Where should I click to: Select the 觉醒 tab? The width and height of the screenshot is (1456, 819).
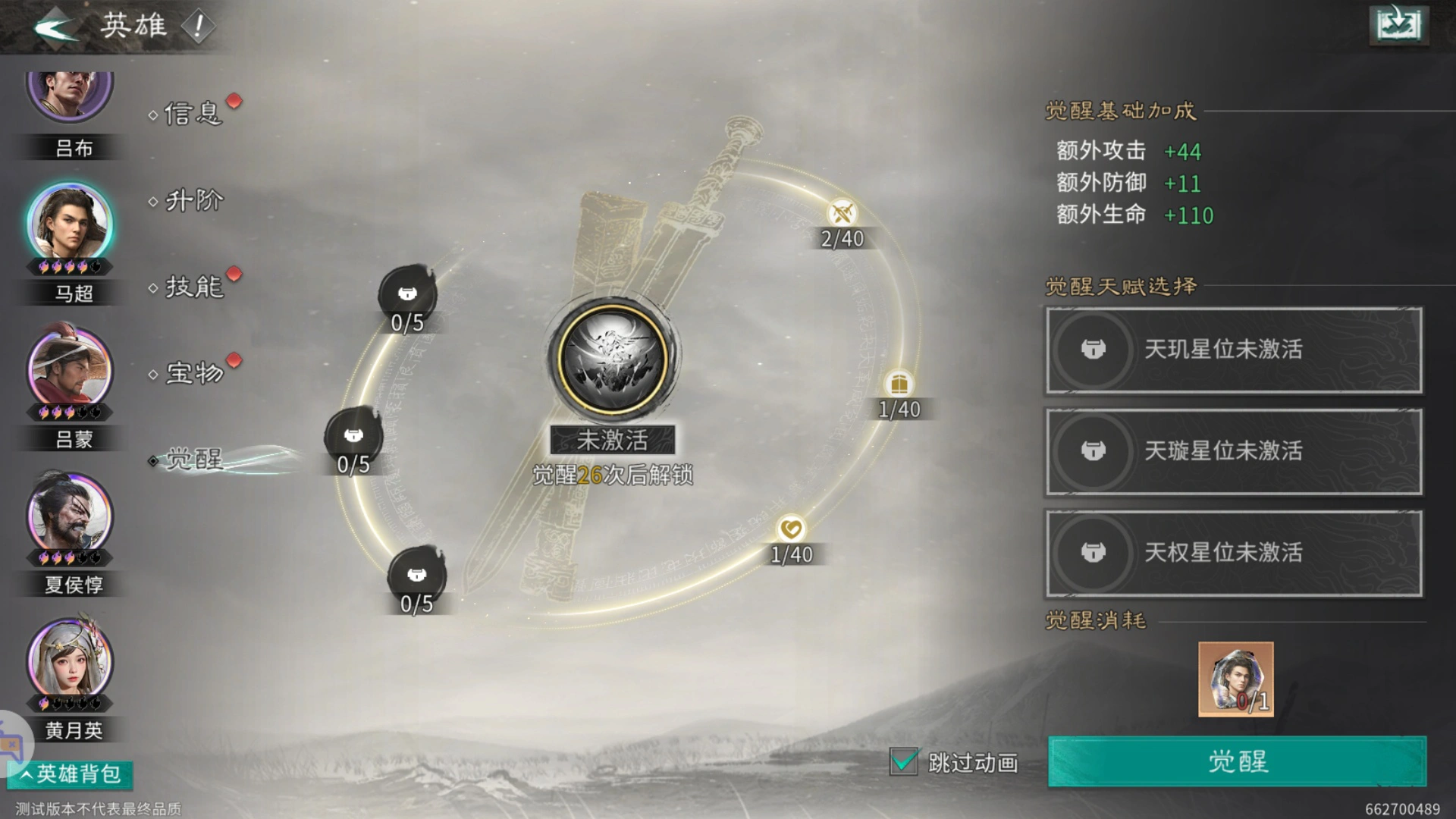(194, 460)
